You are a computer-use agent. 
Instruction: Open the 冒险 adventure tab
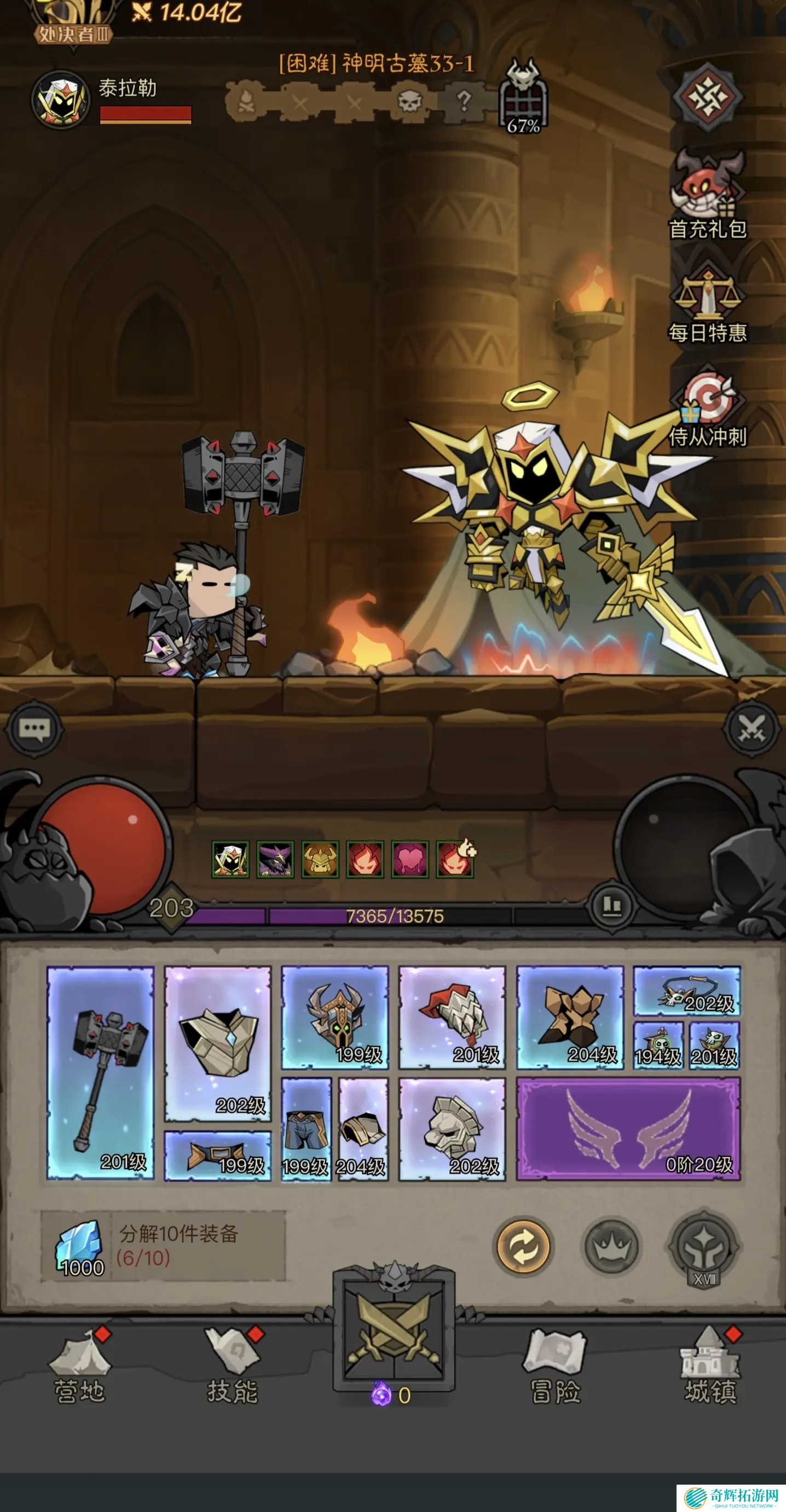[556, 1366]
